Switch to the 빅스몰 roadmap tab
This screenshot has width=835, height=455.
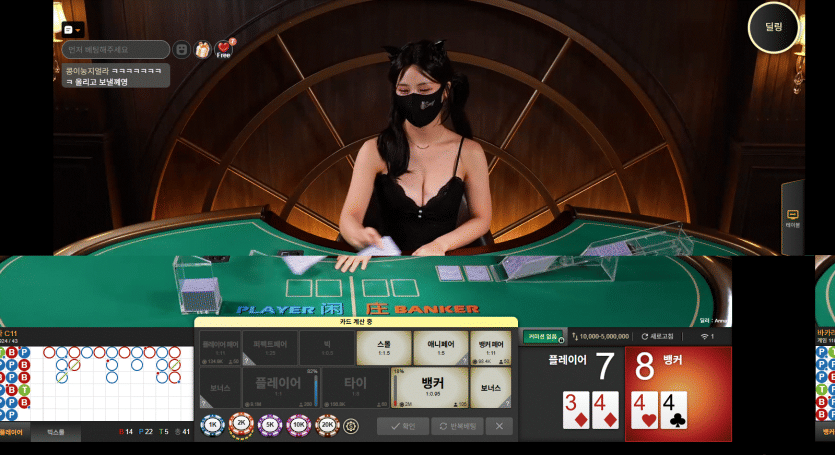56,432
